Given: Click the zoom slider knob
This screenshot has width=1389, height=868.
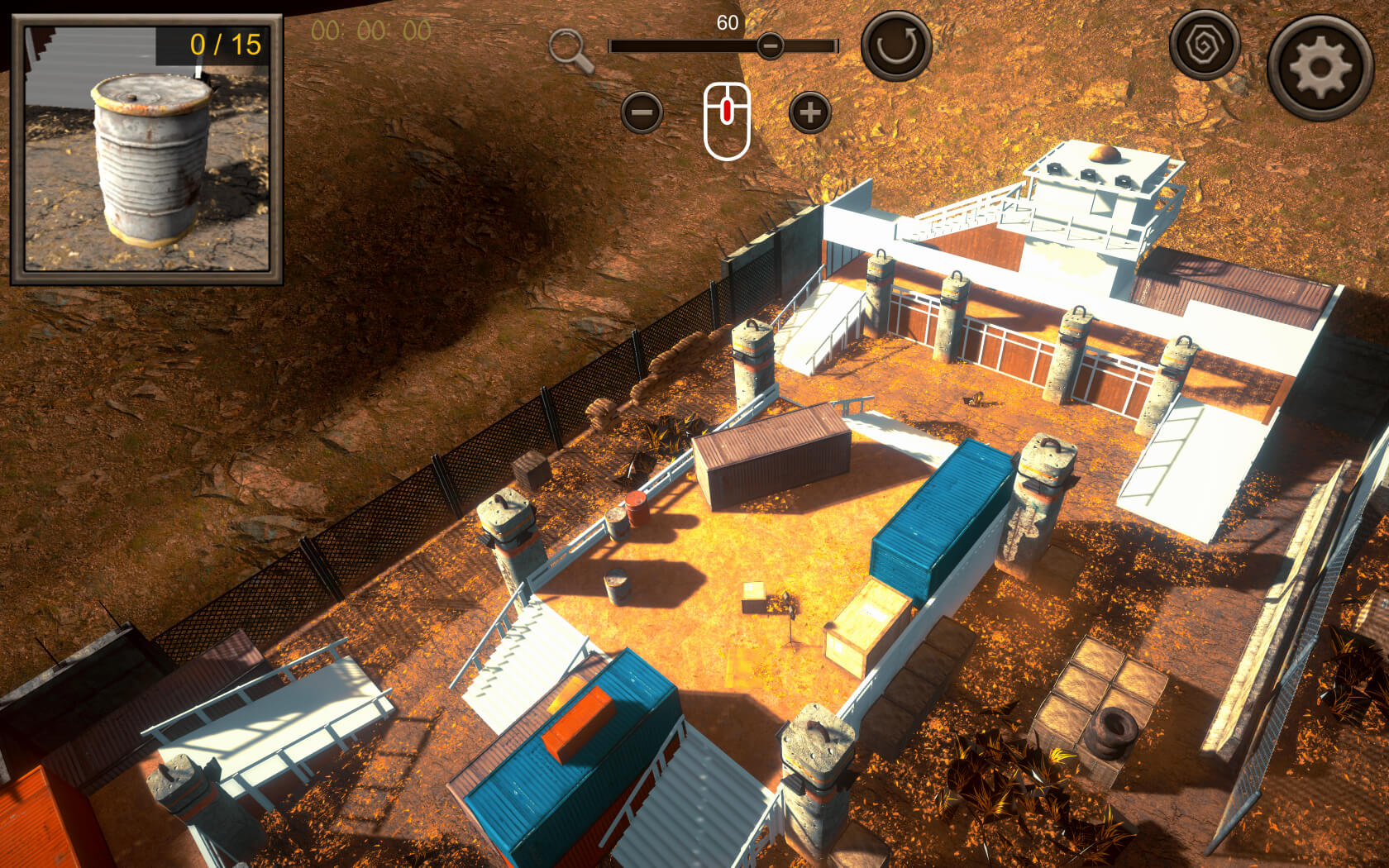Looking at the screenshot, I should [x=770, y=45].
